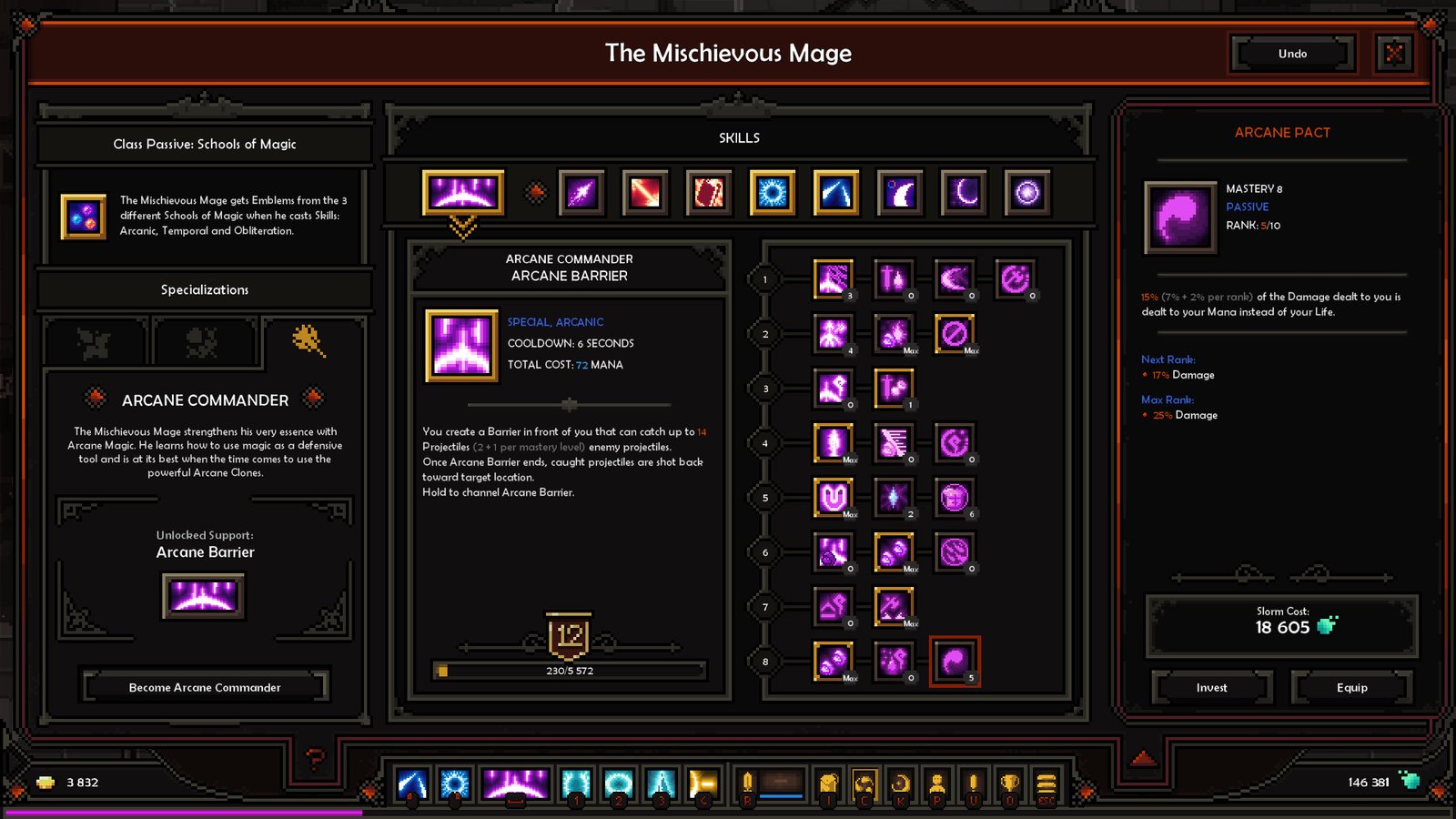Select the red slash skill in the skills bar
1456x819 pixels.
[642, 194]
